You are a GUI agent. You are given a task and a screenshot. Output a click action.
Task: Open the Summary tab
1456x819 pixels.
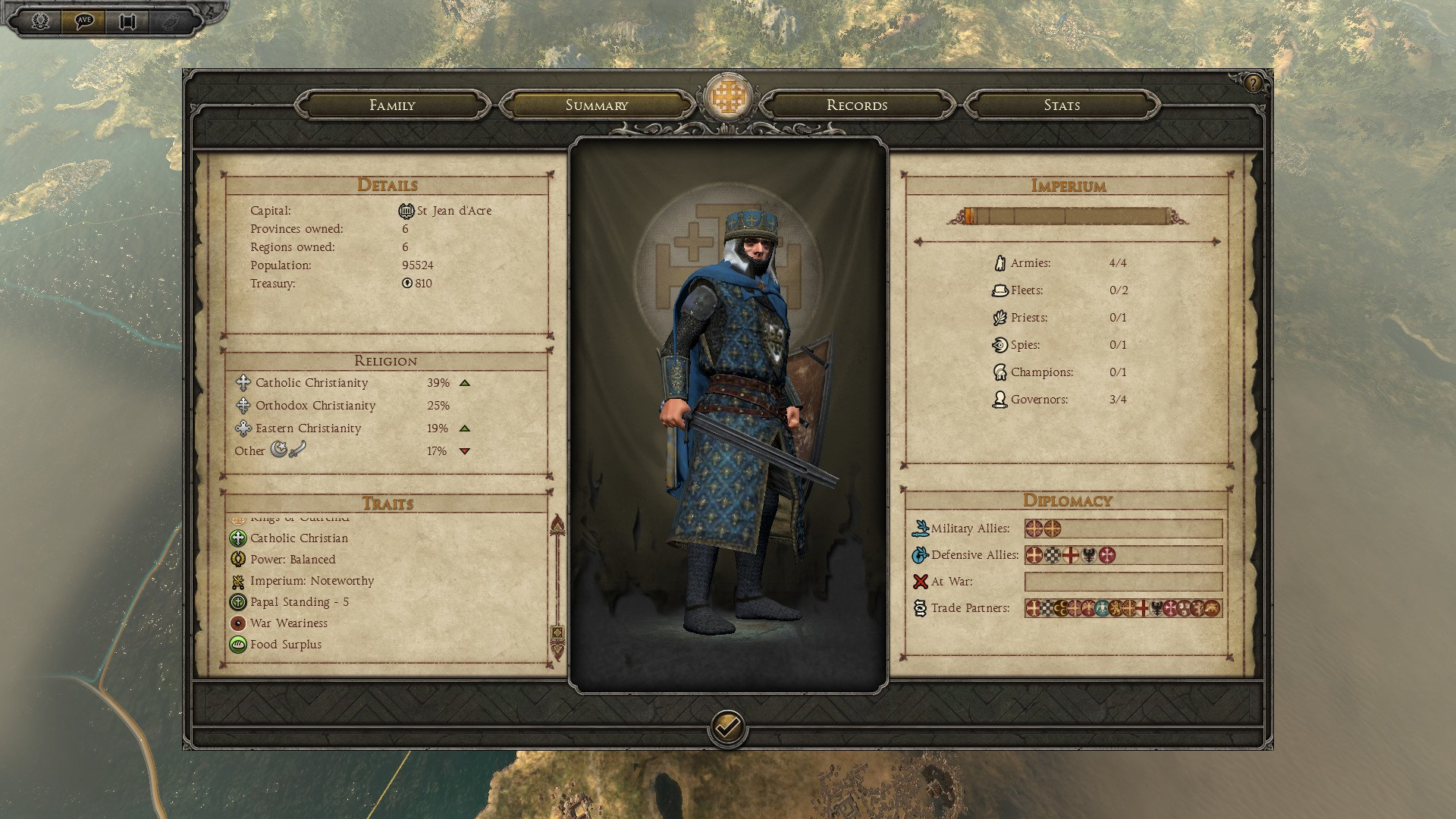tap(597, 105)
